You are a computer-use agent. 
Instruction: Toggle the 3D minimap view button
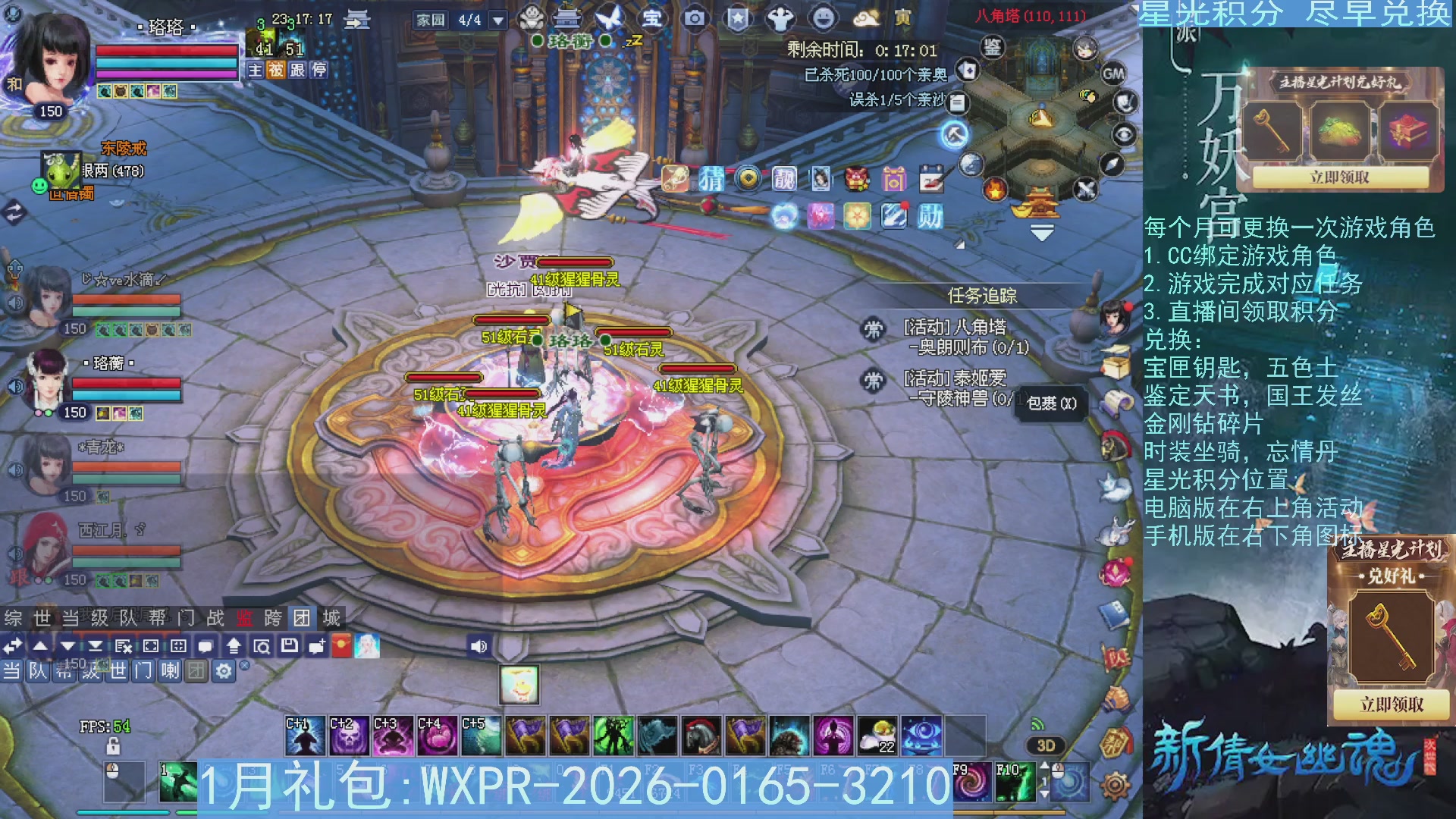click(x=1045, y=745)
